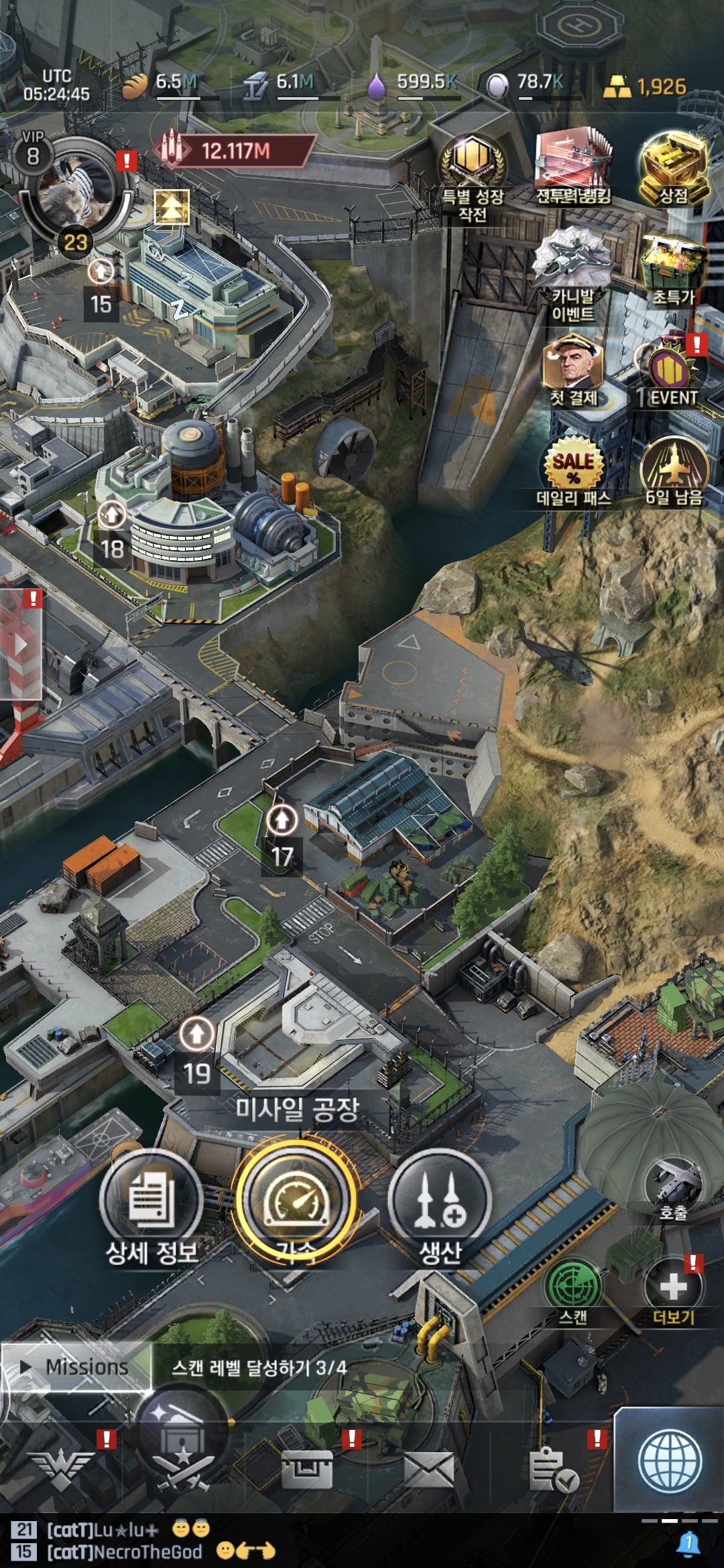724x1568 pixels.
Task: Show 상세 정보 for the missile factory
Action: 152,1201
